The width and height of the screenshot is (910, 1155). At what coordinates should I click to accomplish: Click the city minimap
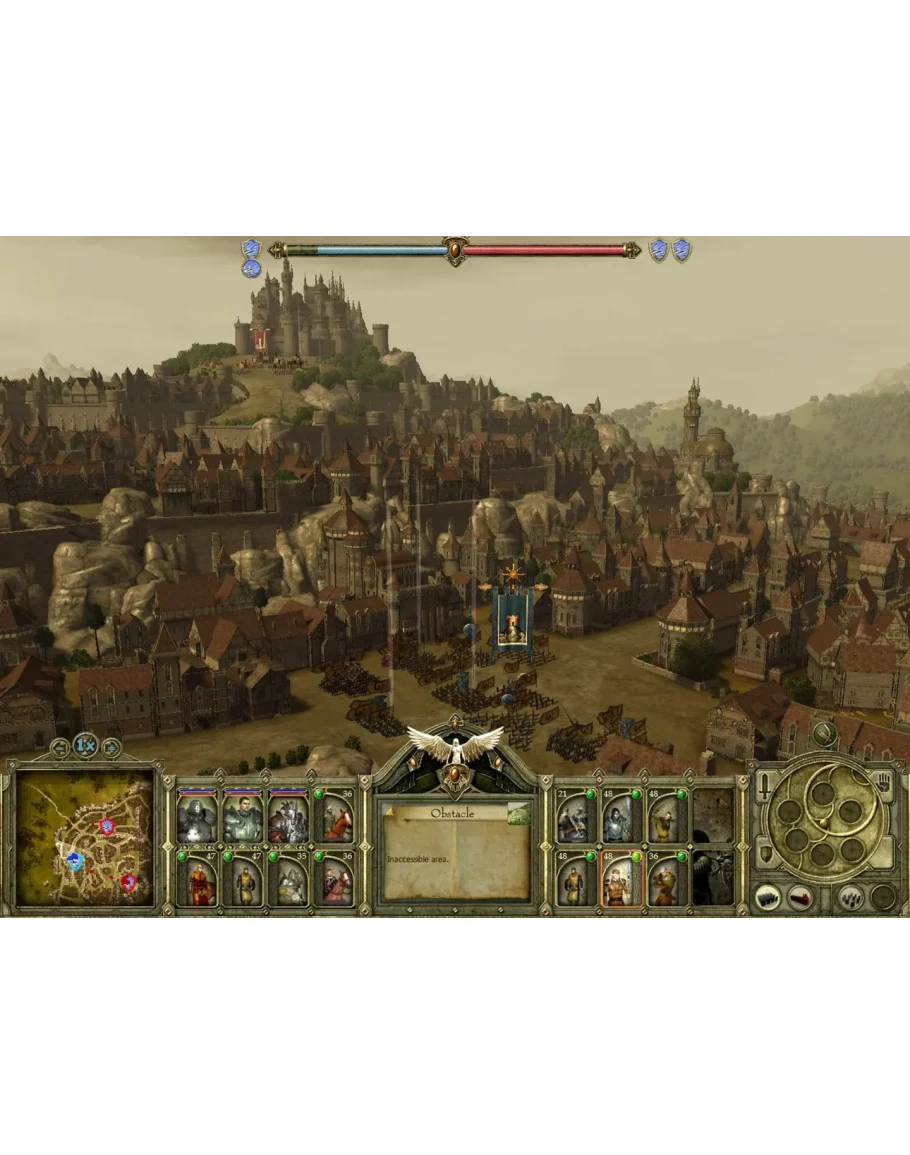pos(86,838)
